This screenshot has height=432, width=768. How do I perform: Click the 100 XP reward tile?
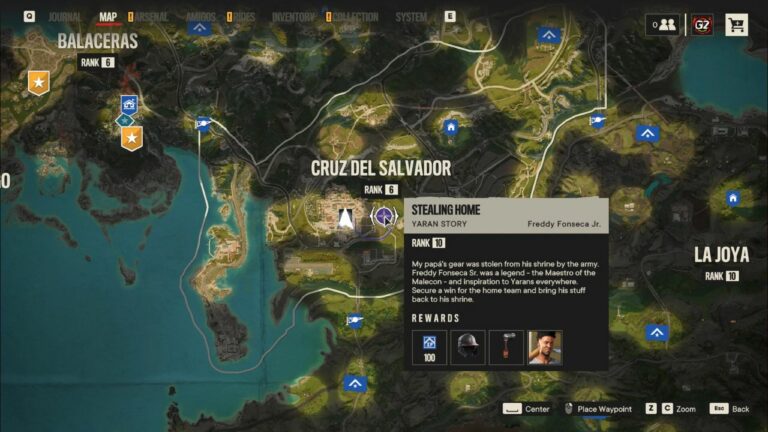tap(429, 347)
